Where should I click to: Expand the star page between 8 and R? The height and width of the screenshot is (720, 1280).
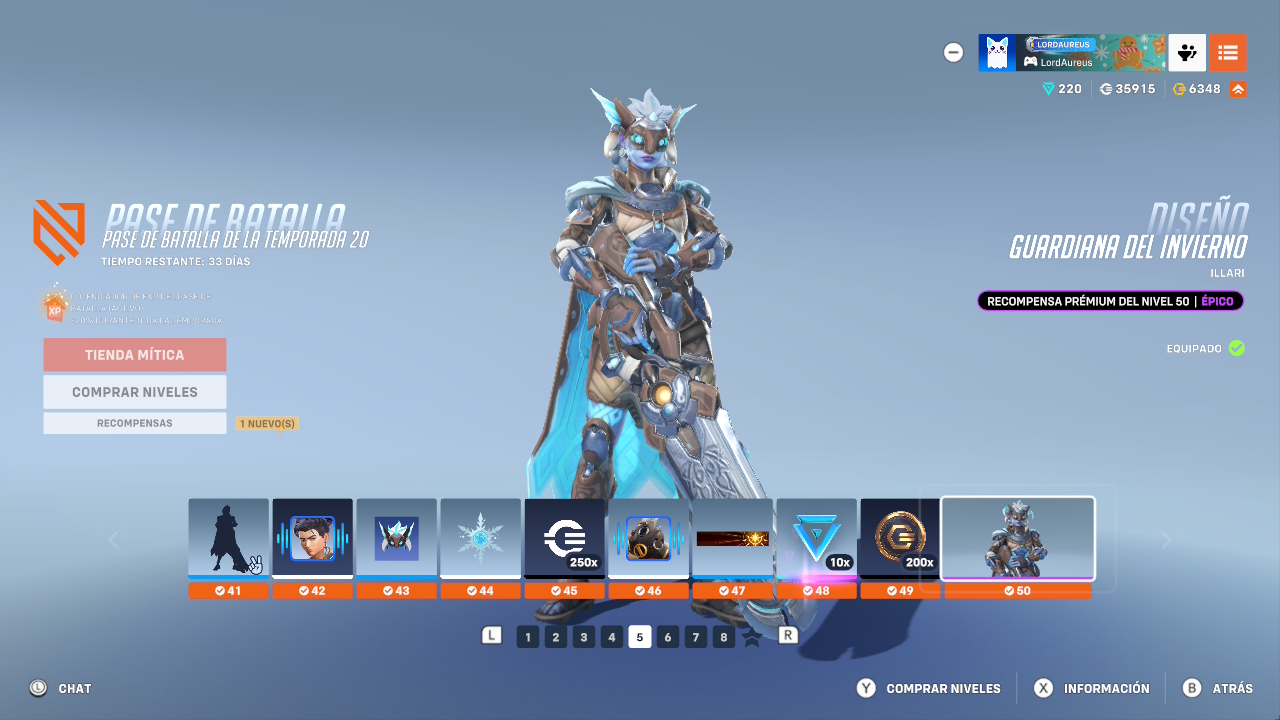click(751, 636)
